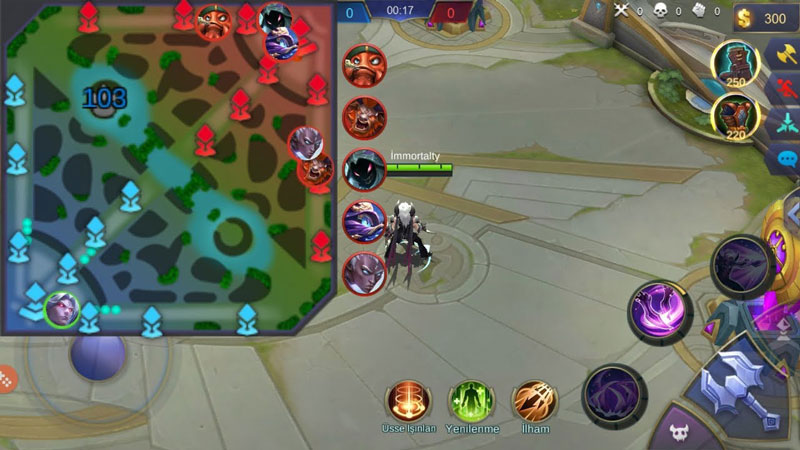800x450 pixels.
Task: Send the red running-man retreat signal
Action: click(x=783, y=88)
